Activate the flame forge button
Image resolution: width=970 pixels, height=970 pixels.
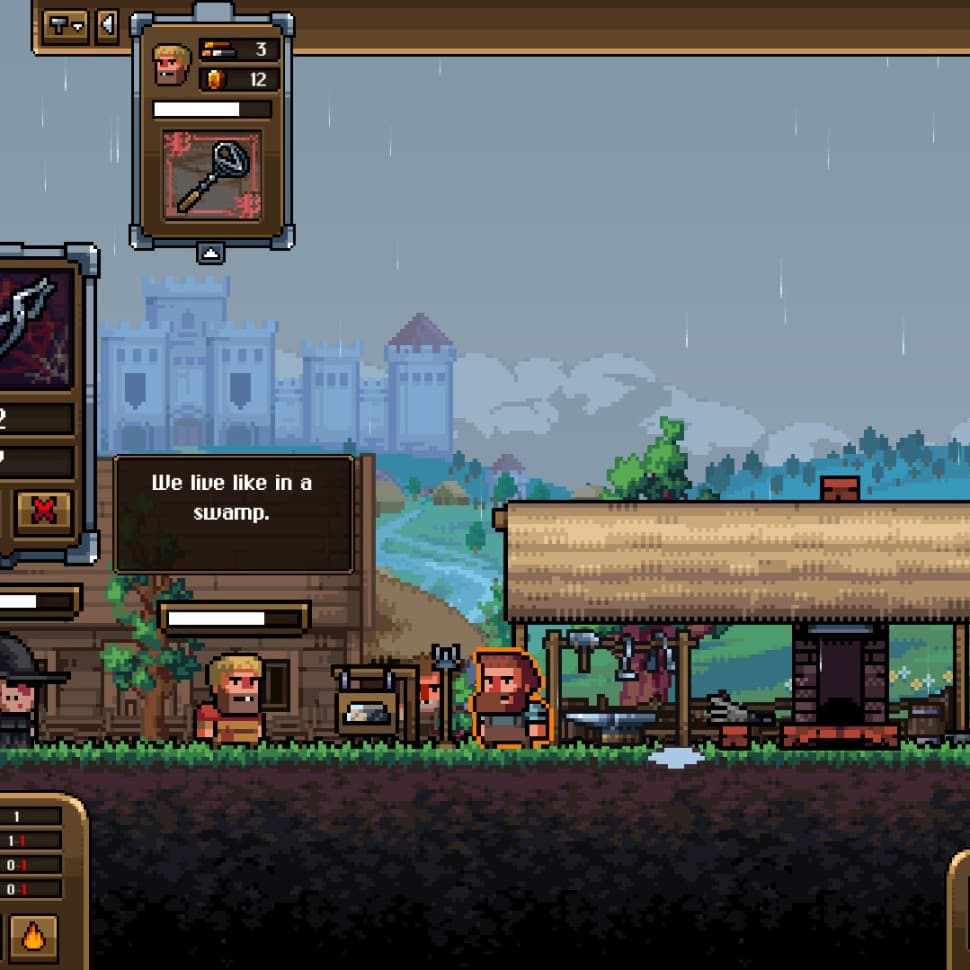pos(34,937)
